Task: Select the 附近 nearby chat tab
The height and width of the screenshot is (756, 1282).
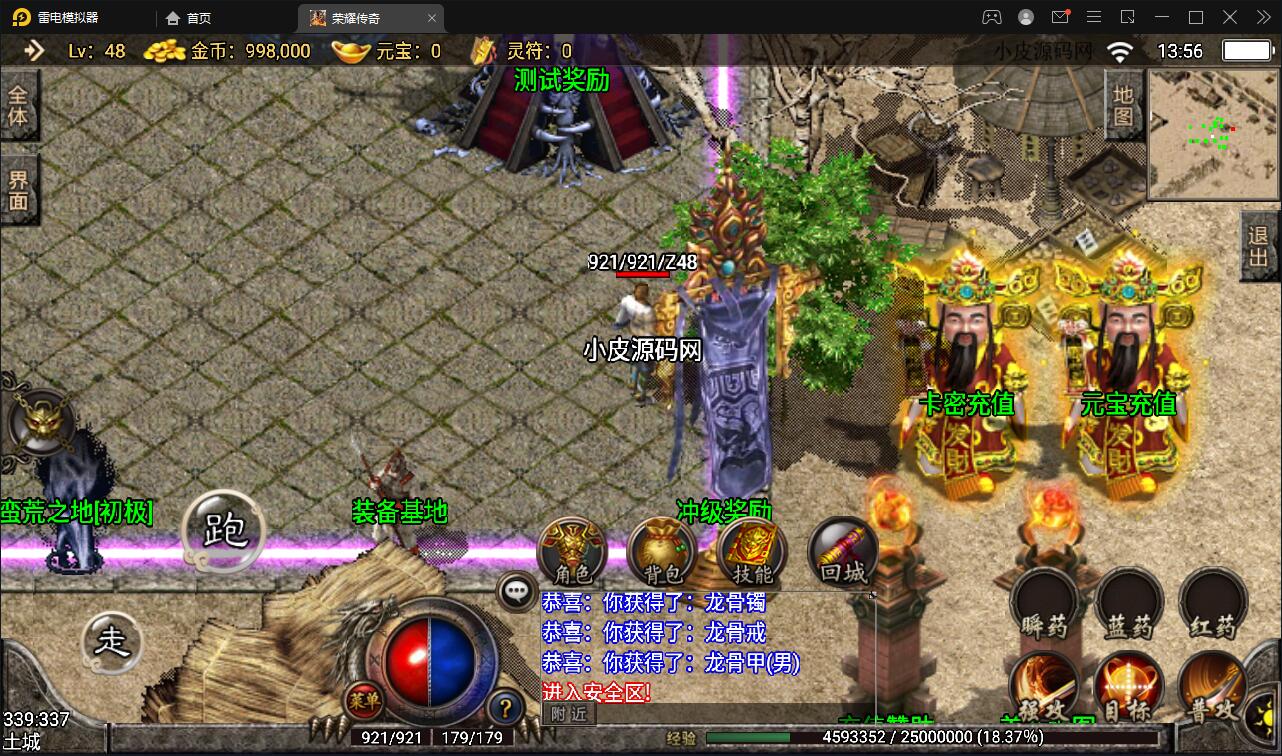Action: click(x=568, y=713)
